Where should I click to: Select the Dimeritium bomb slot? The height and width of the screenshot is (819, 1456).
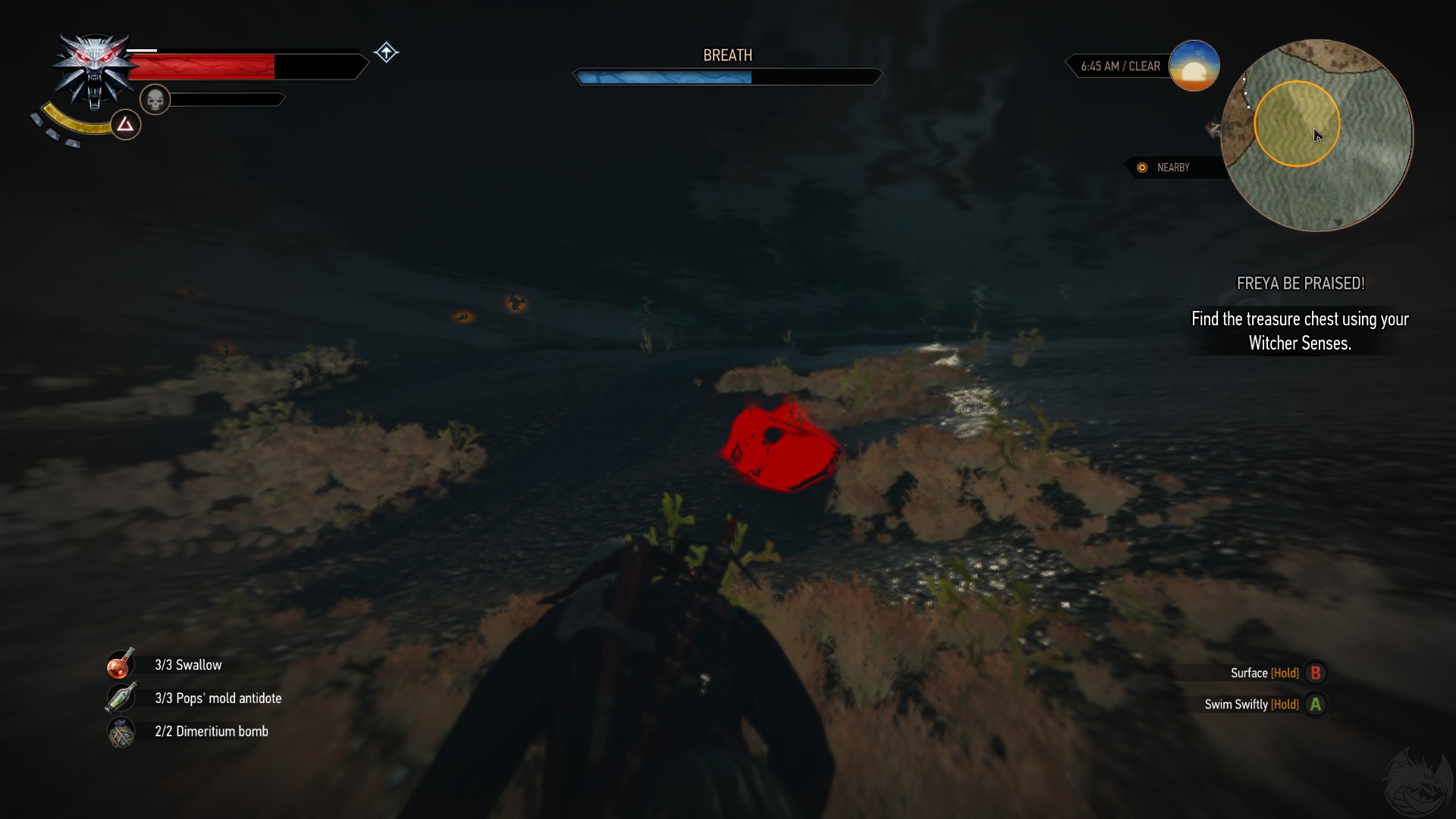click(x=121, y=732)
